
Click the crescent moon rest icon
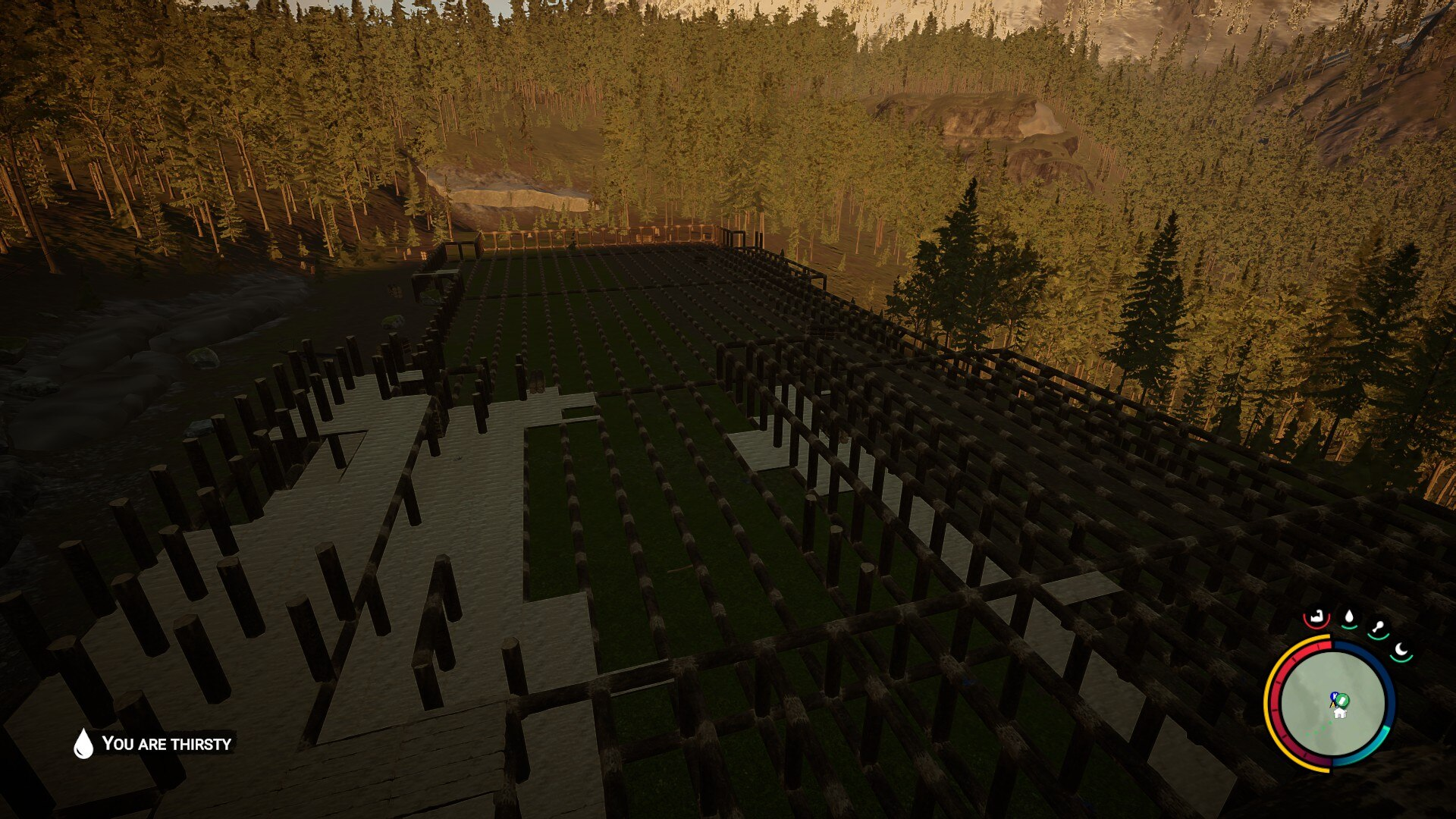pyautogui.click(x=1402, y=650)
